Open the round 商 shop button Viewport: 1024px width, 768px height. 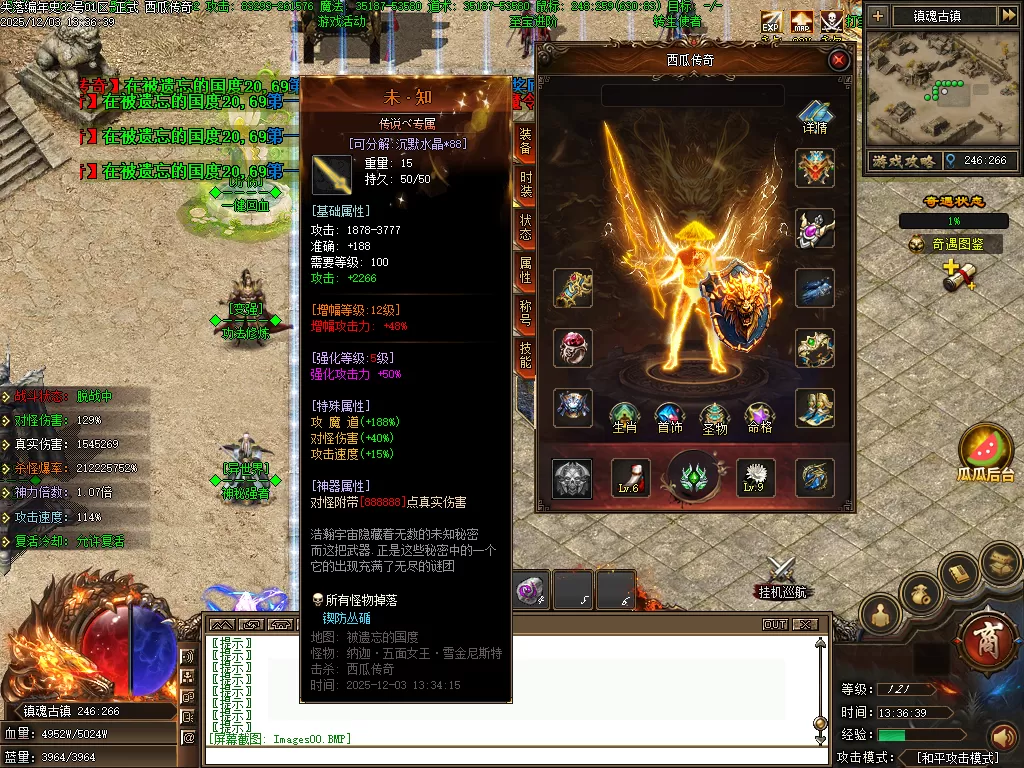pyautogui.click(x=986, y=635)
